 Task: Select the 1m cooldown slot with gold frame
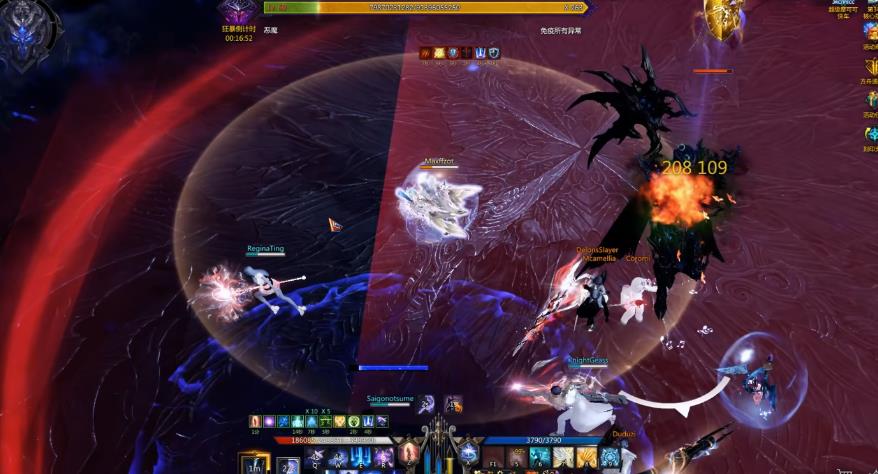click(254, 463)
